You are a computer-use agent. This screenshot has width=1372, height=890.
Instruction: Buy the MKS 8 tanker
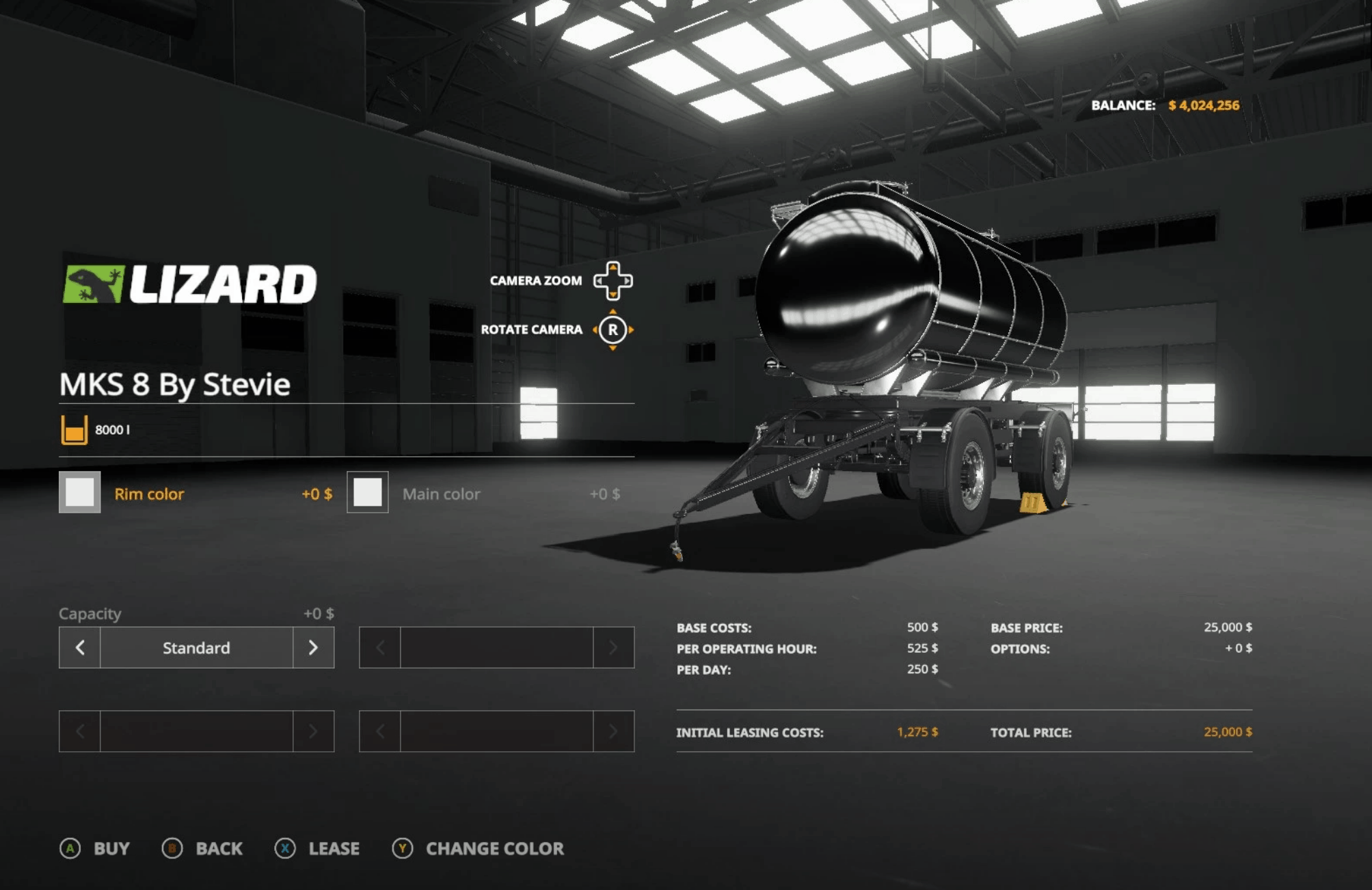click(x=95, y=848)
